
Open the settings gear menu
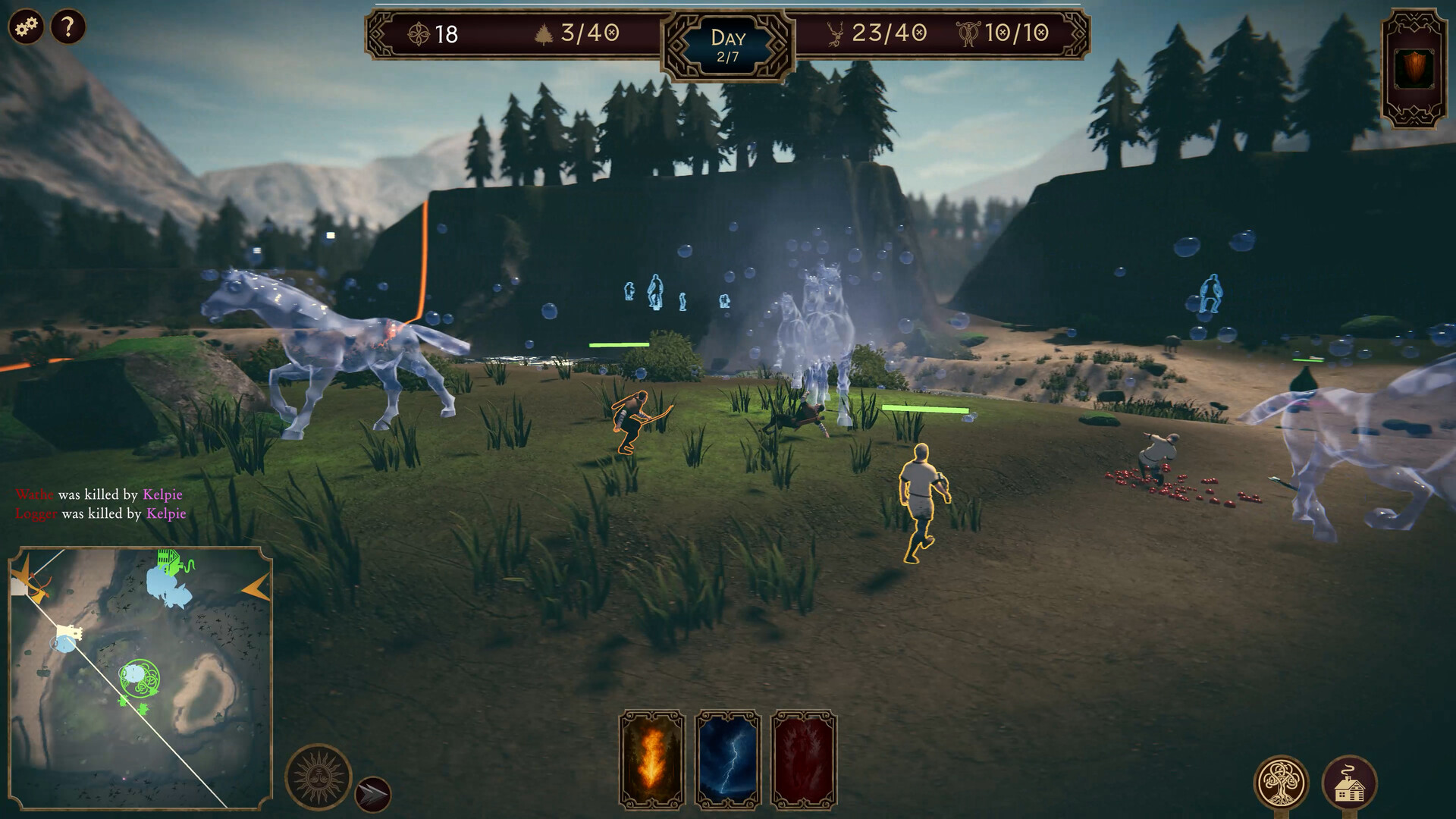pyautogui.click(x=26, y=28)
